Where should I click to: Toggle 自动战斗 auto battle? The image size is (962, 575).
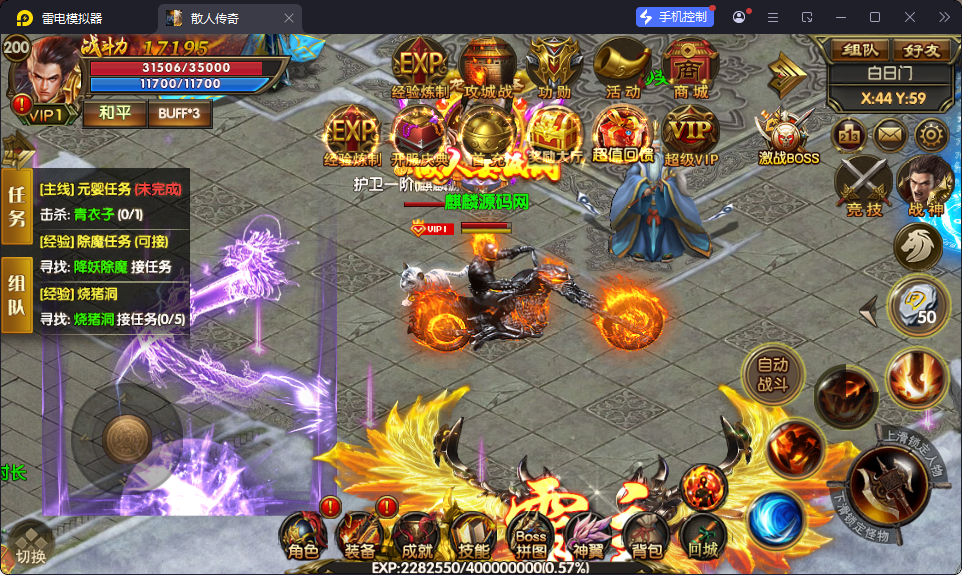coord(773,376)
